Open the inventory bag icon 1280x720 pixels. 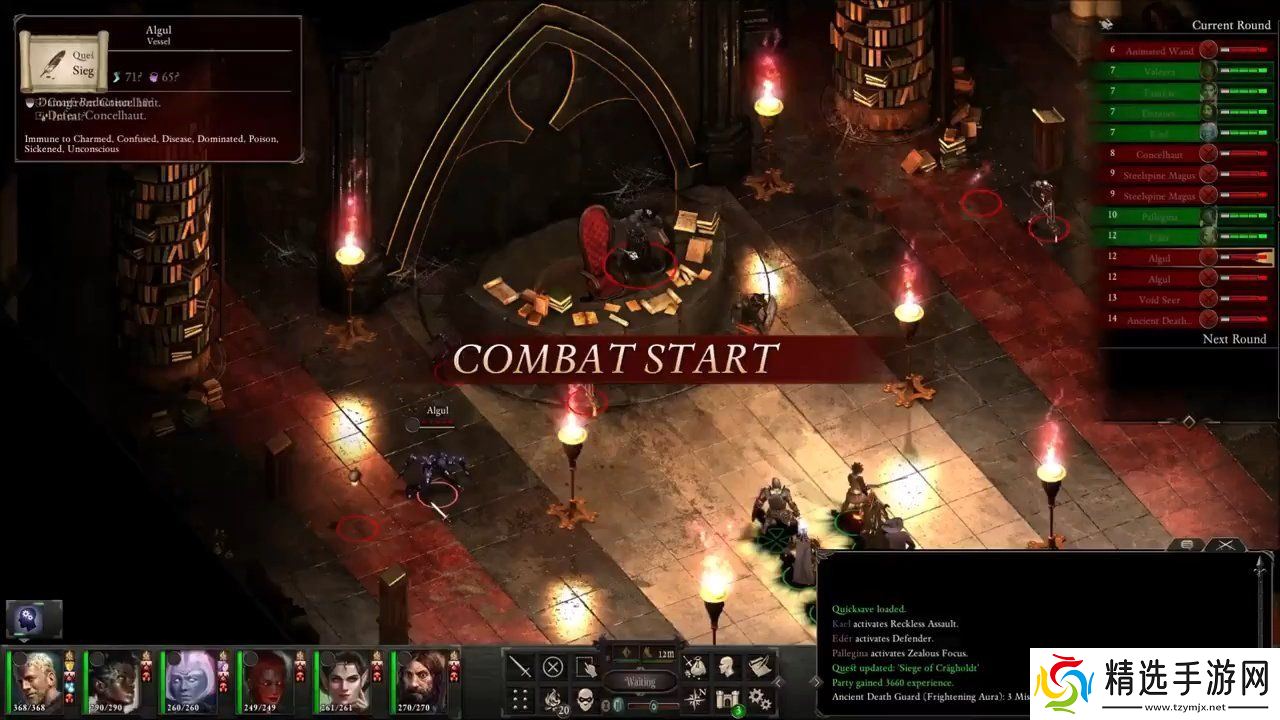coord(695,666)
